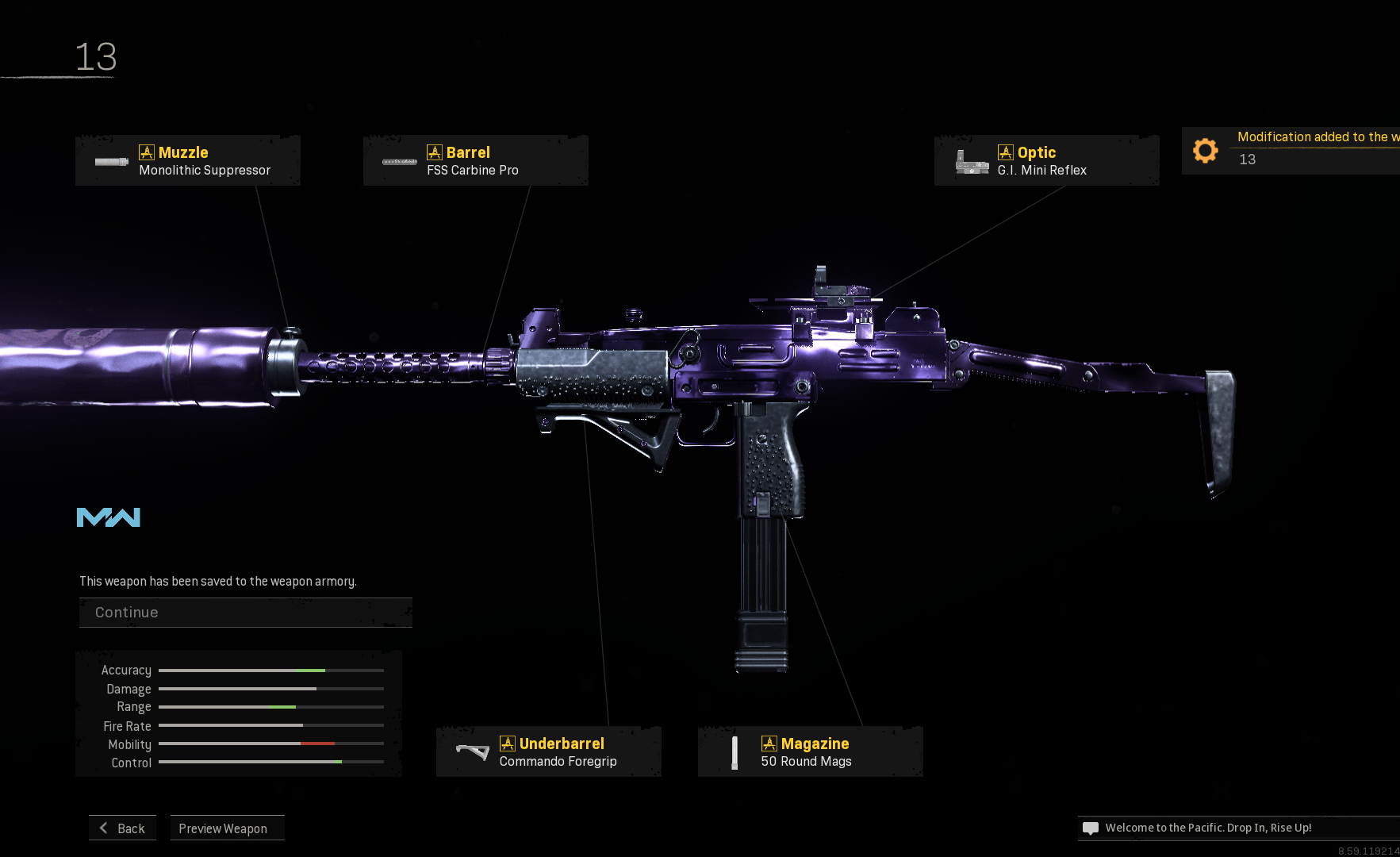
Task: Open Preview Weapon
Action: pyautogui.click(x=227, y=828)
